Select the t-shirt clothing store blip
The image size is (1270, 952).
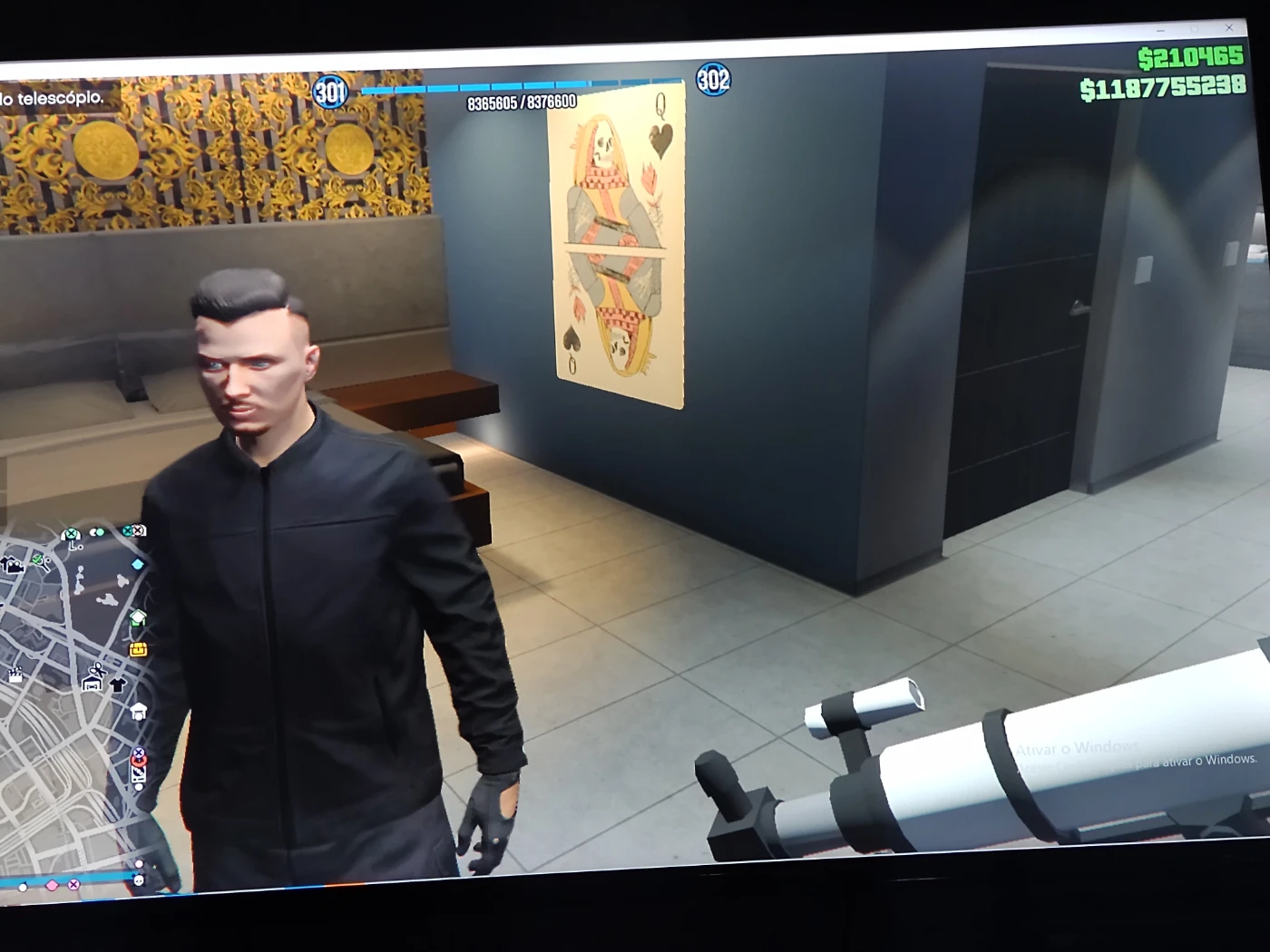(x=118, y=685)
